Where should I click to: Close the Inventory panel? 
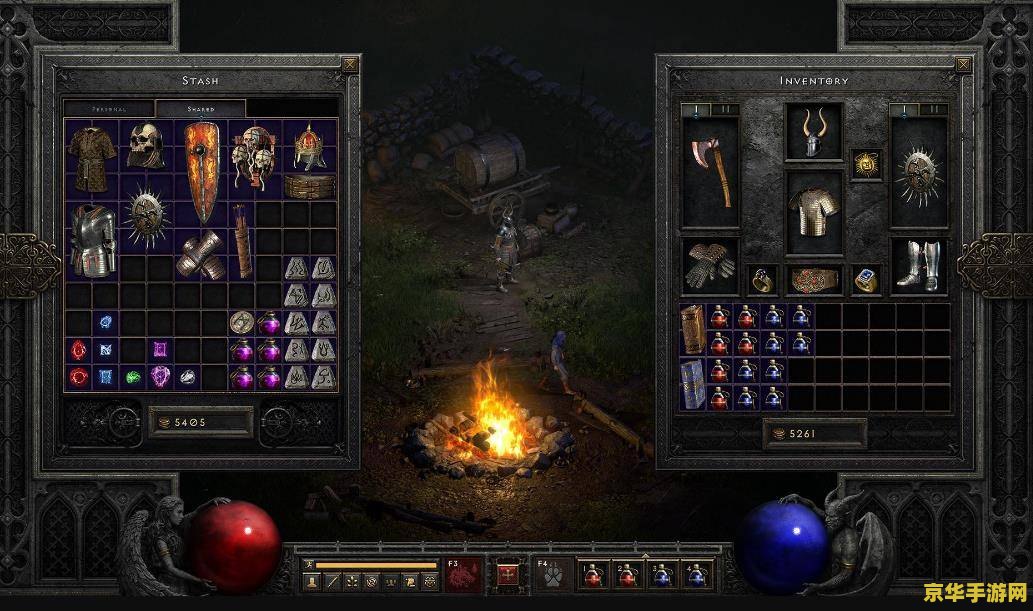tap(964, 65)
